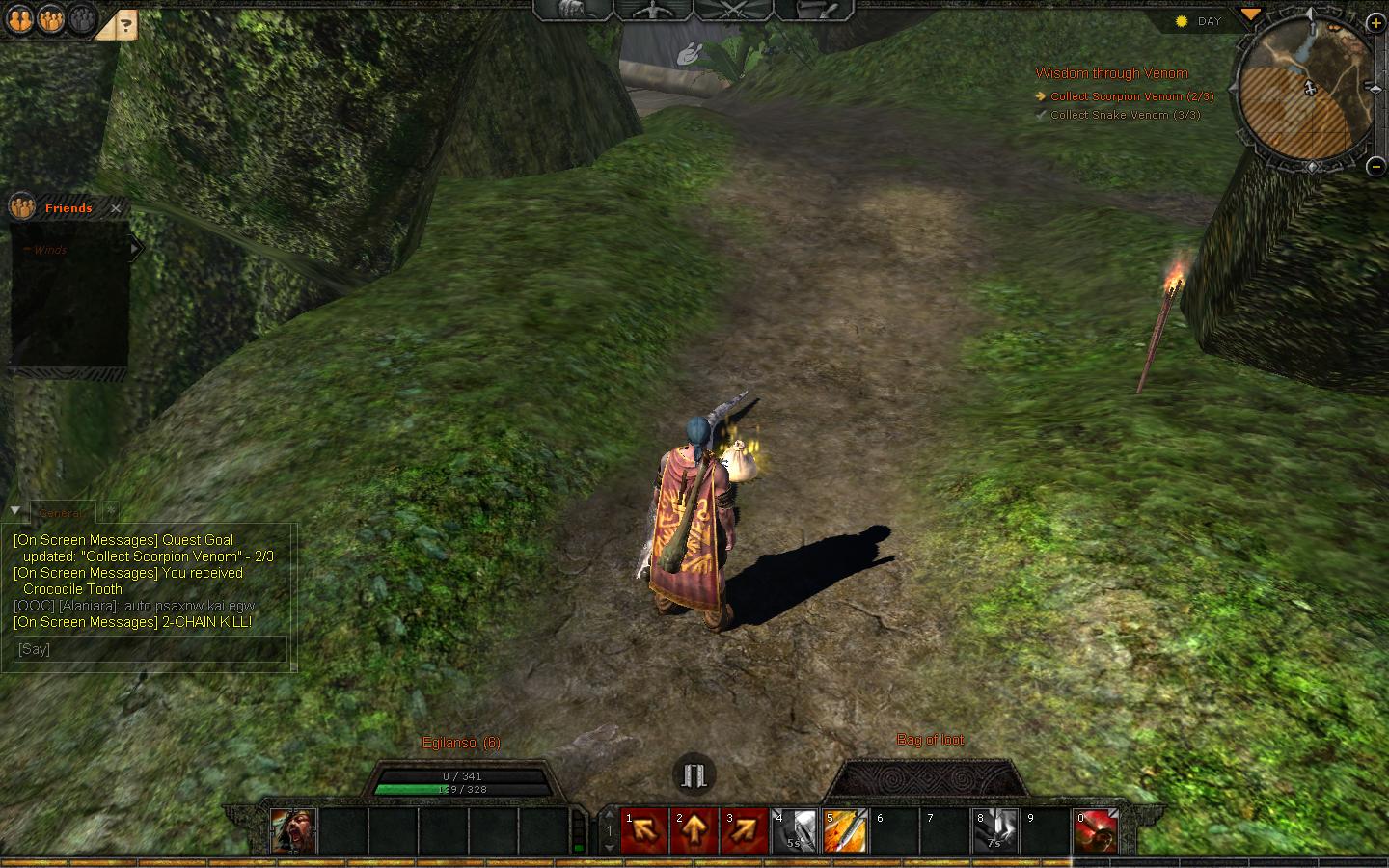Switch to the General chat tab

click(62, 512)
